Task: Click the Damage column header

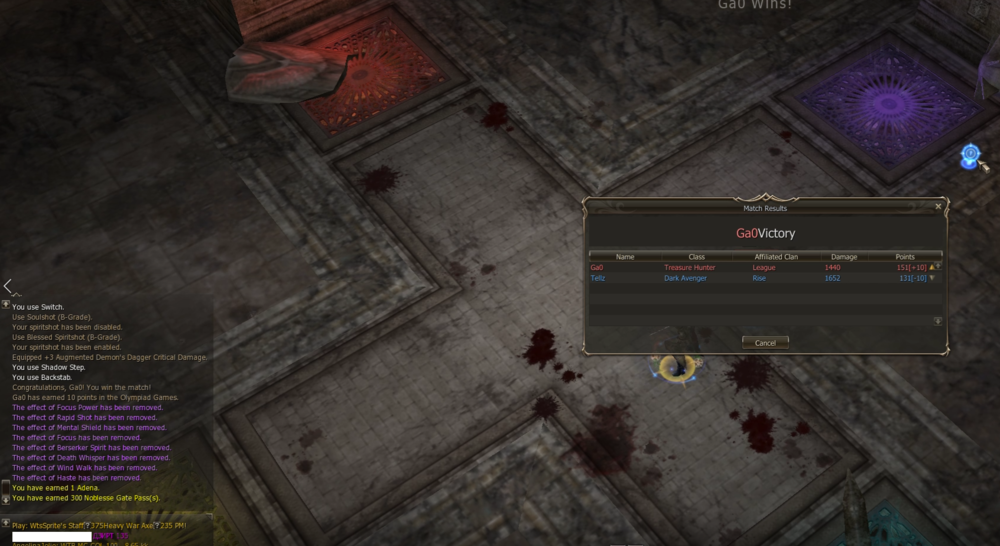Action: 844,257
